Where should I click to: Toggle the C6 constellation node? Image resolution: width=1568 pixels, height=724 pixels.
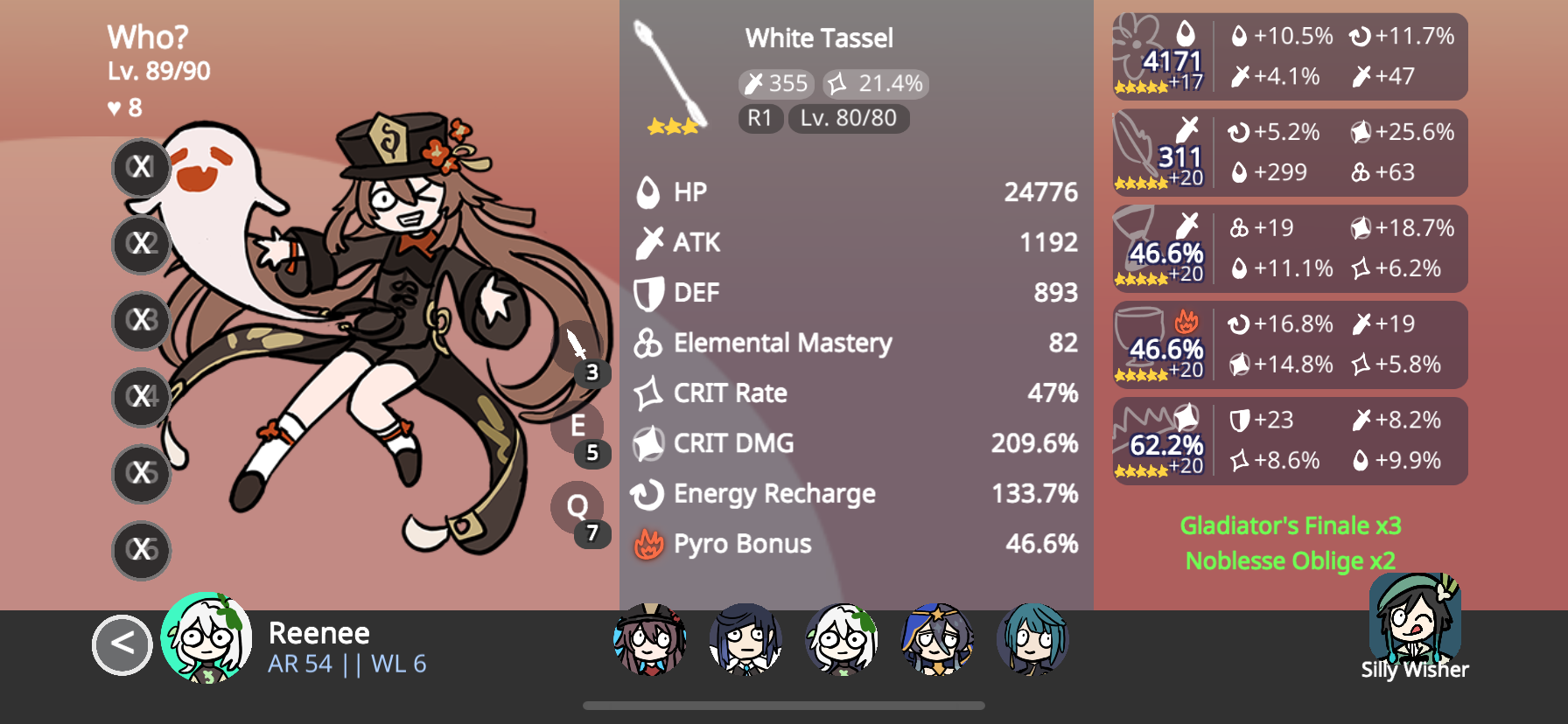pos(141,550)
